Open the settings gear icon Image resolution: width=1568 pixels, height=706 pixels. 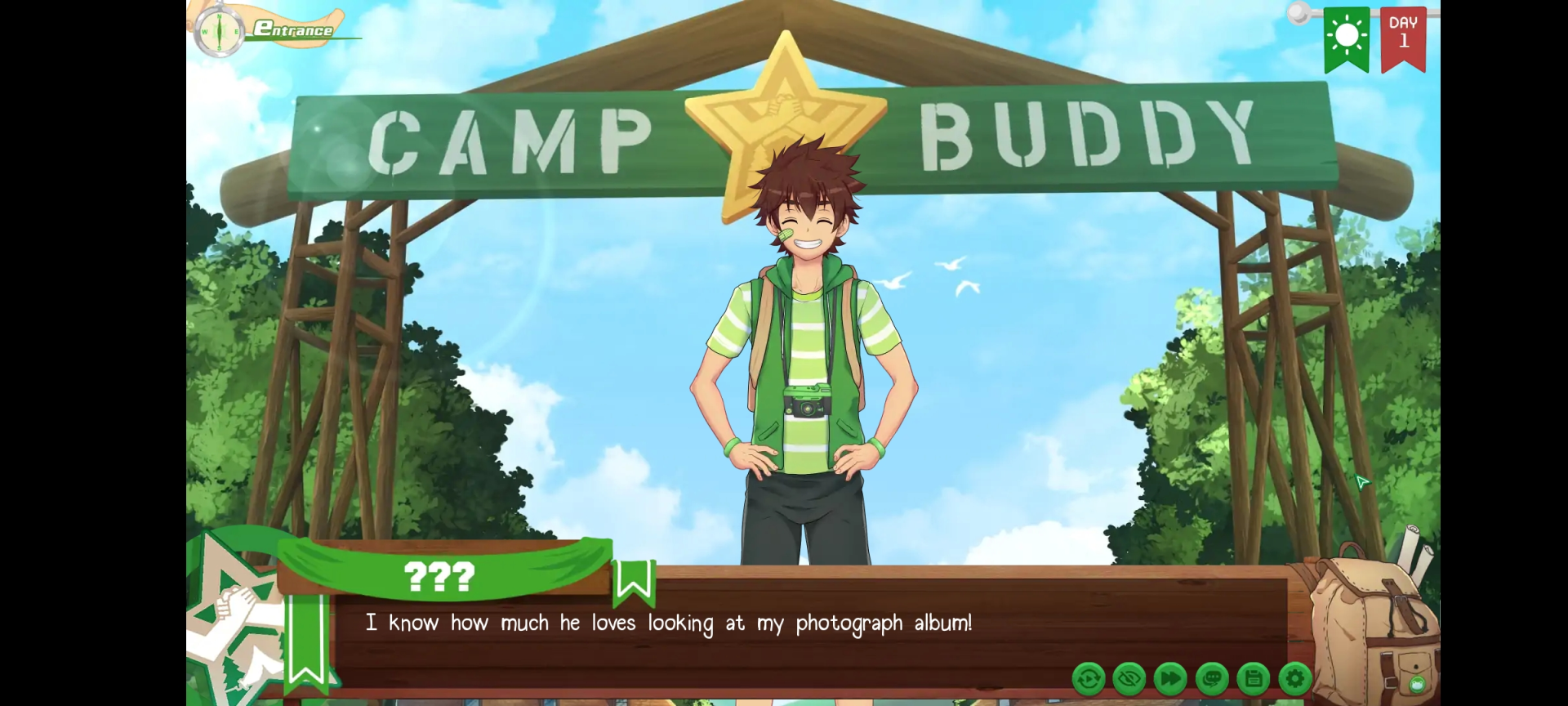(1297, 678)
